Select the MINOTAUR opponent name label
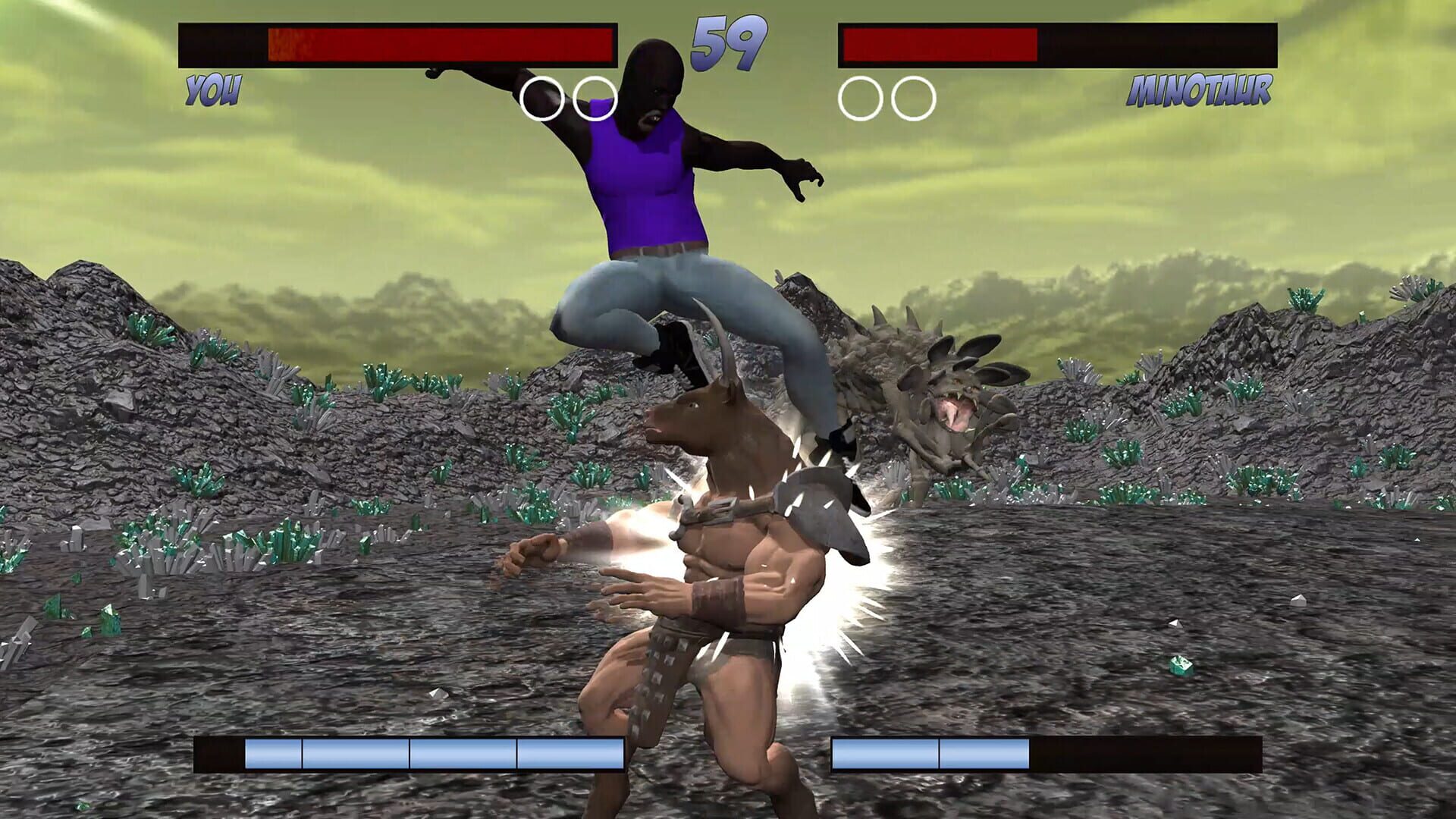 (1198, 91)
